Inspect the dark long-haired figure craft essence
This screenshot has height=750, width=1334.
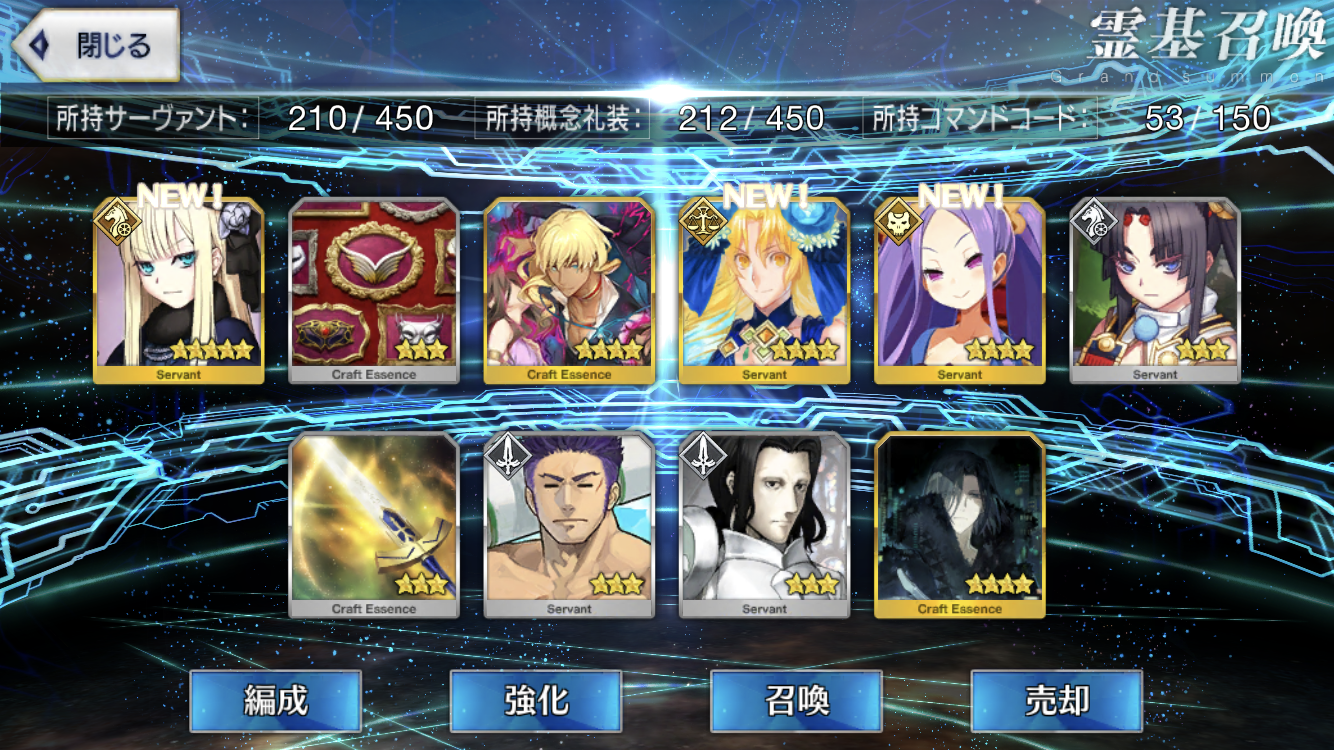click(x=960, y=524)
